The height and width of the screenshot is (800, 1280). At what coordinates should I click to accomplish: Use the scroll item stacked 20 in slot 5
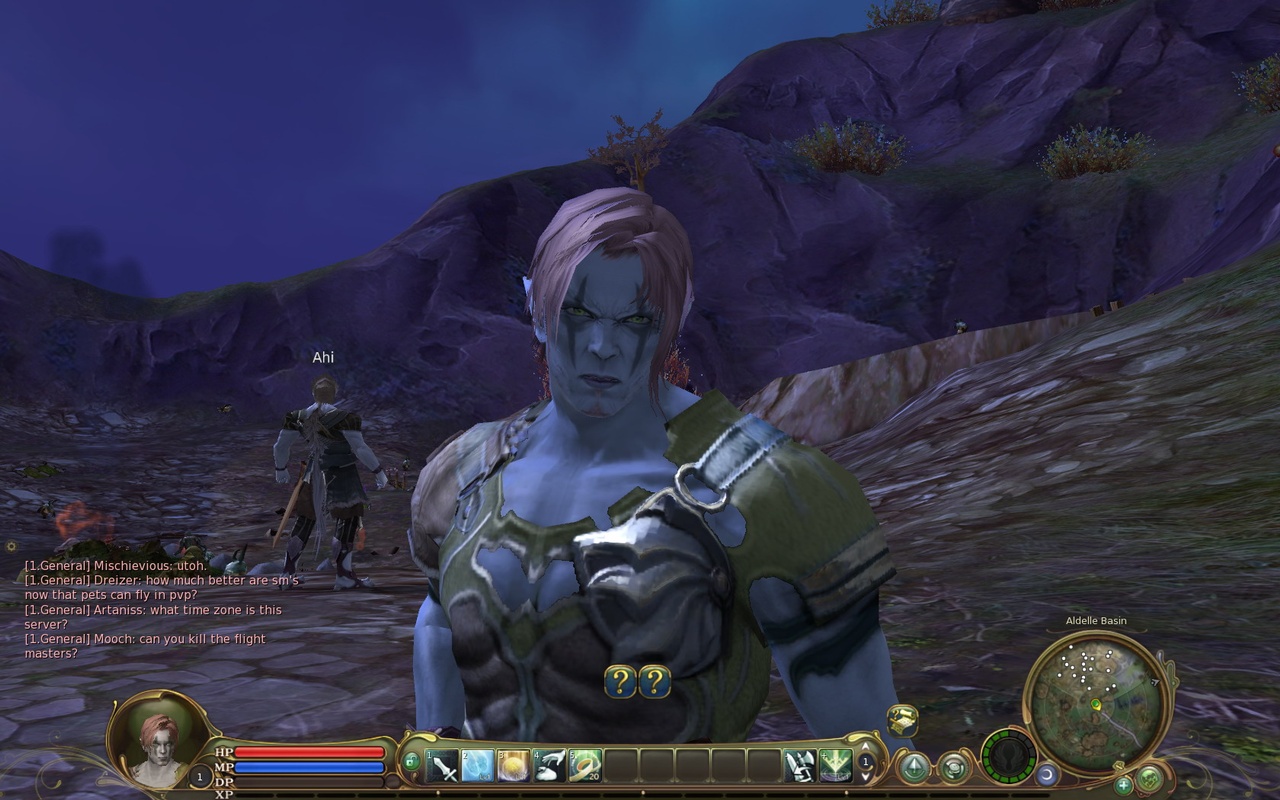click(585, 765)
